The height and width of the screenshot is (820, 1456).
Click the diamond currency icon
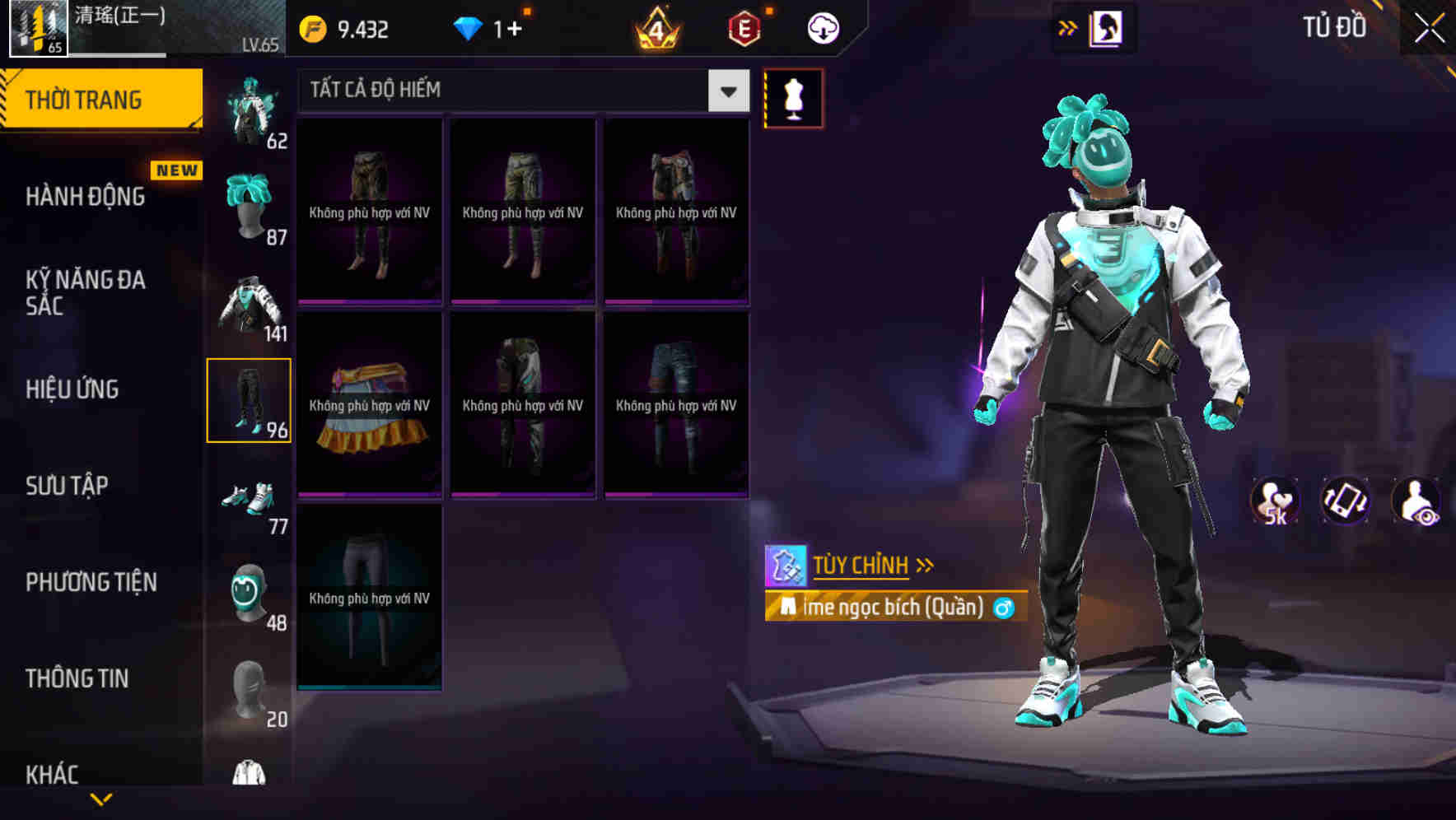(x=469, y=27)
